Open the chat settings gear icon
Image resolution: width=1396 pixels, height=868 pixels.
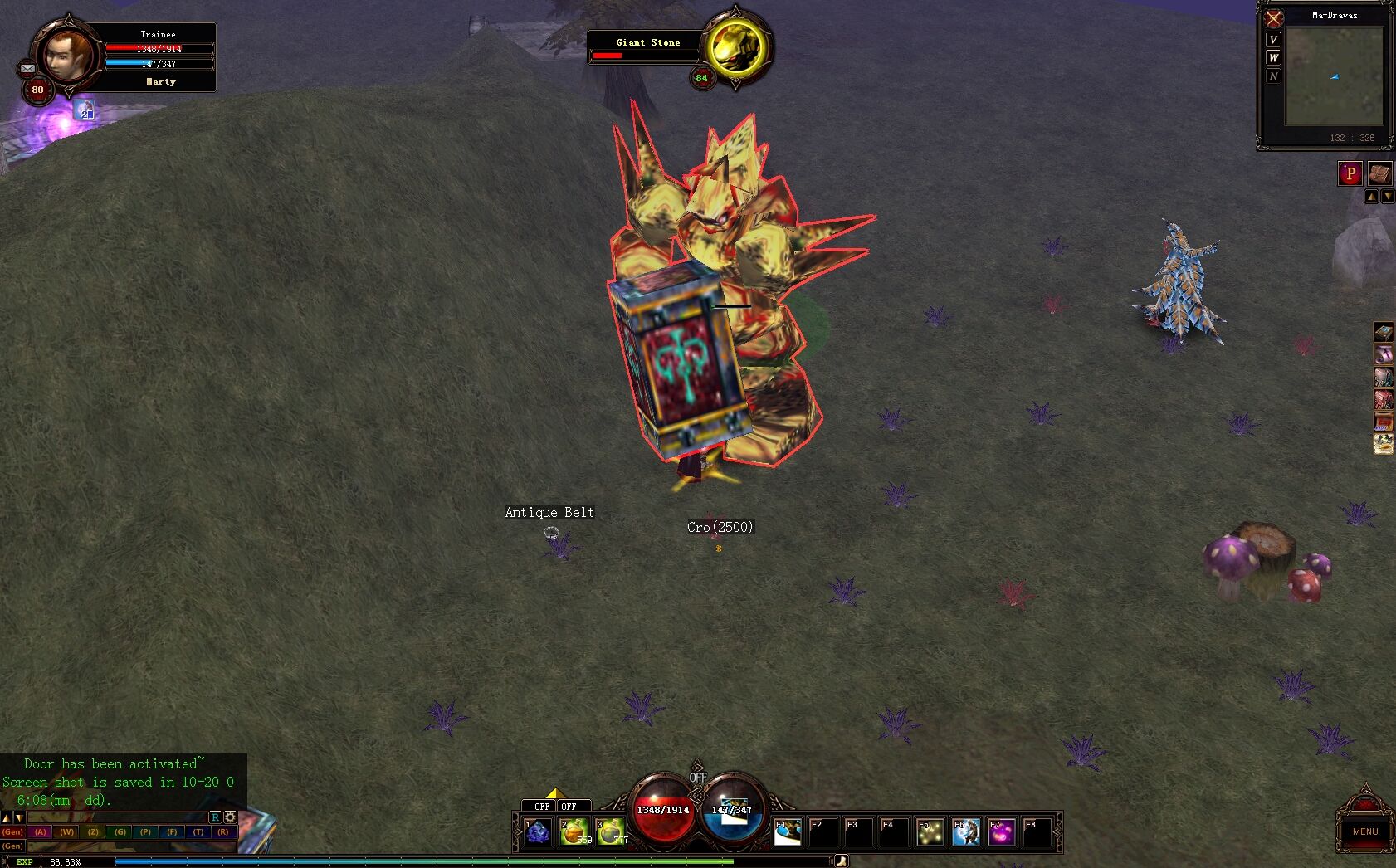(230, 817)
